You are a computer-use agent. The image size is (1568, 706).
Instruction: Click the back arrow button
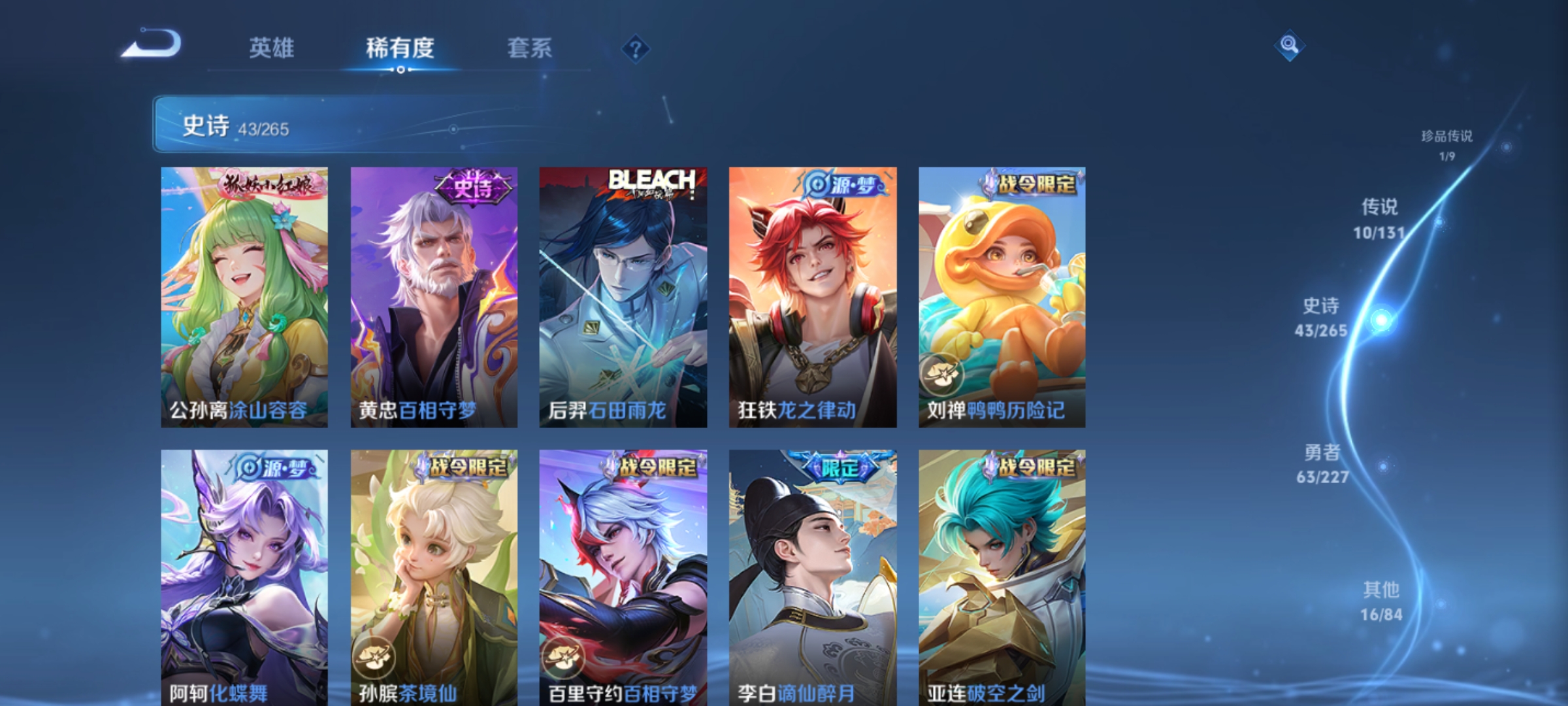click(152, 44)
